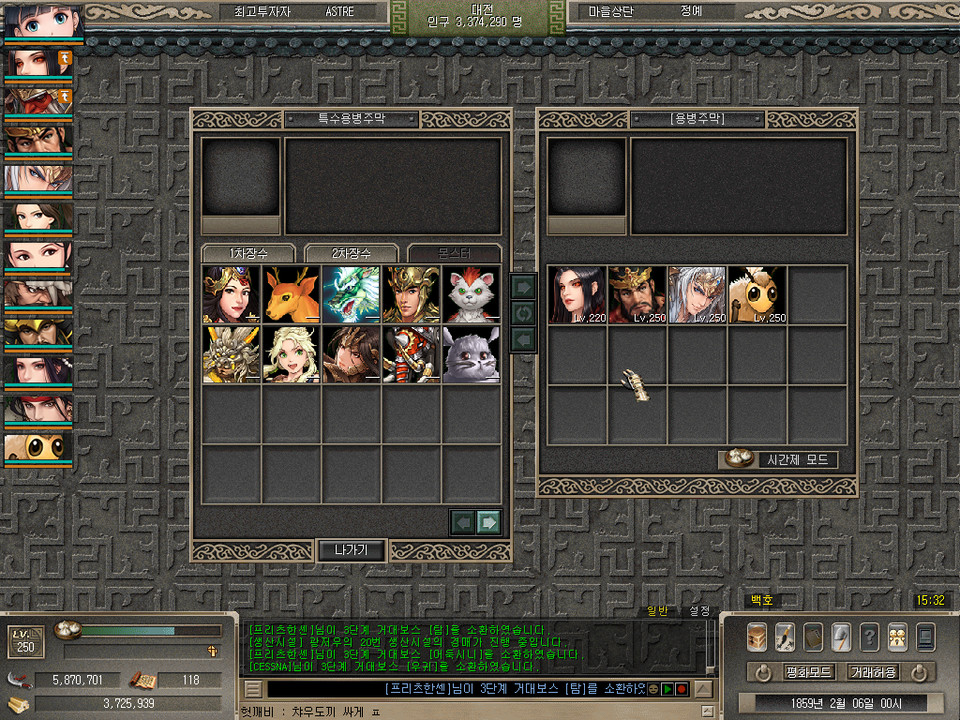Choose the green dragon mercenary portrait
The width and height of the screenshot is (960, 720).
pos(351,294)
